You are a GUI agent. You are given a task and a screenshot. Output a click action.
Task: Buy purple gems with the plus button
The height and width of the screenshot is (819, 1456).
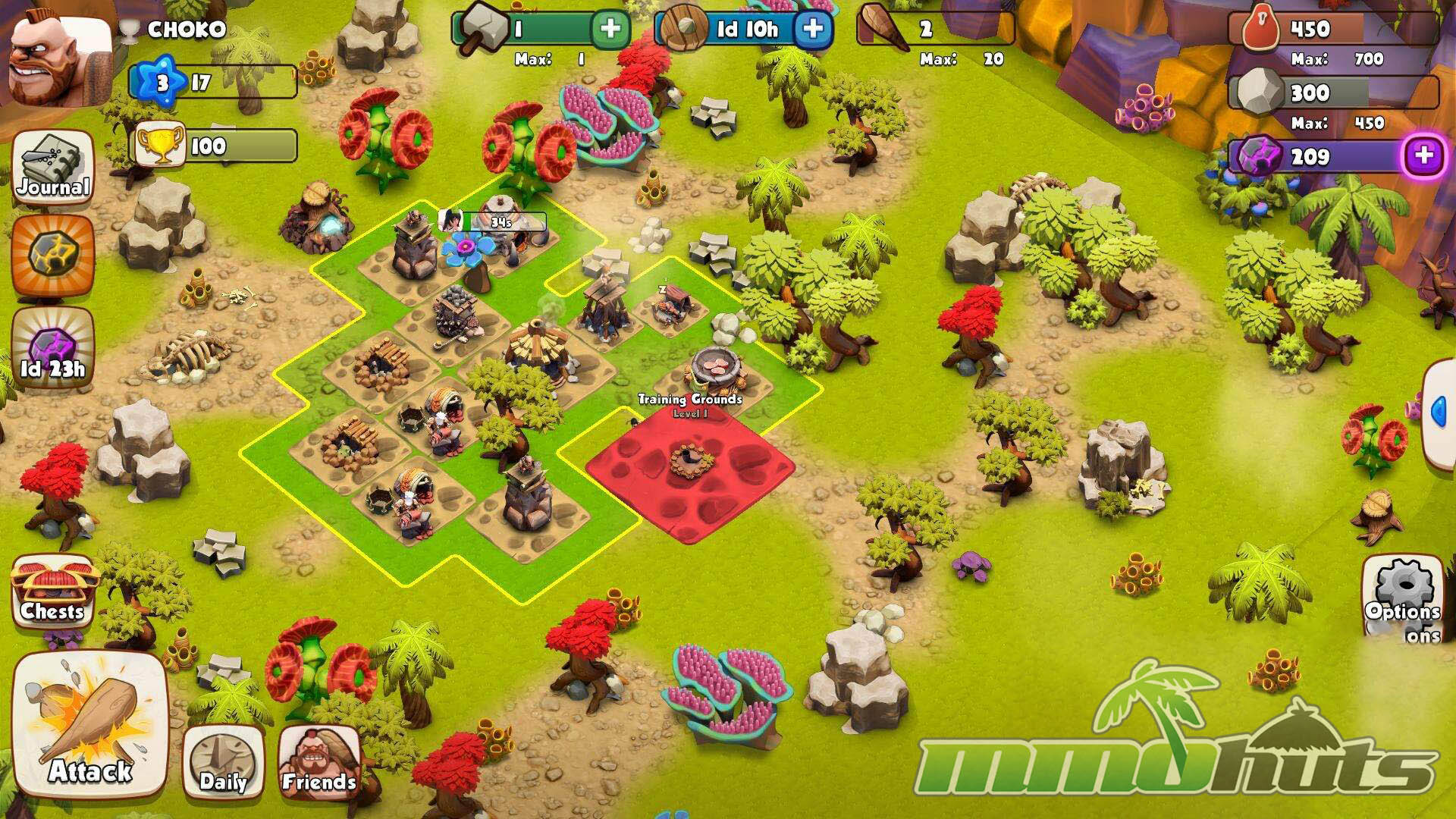[1423, 156]
